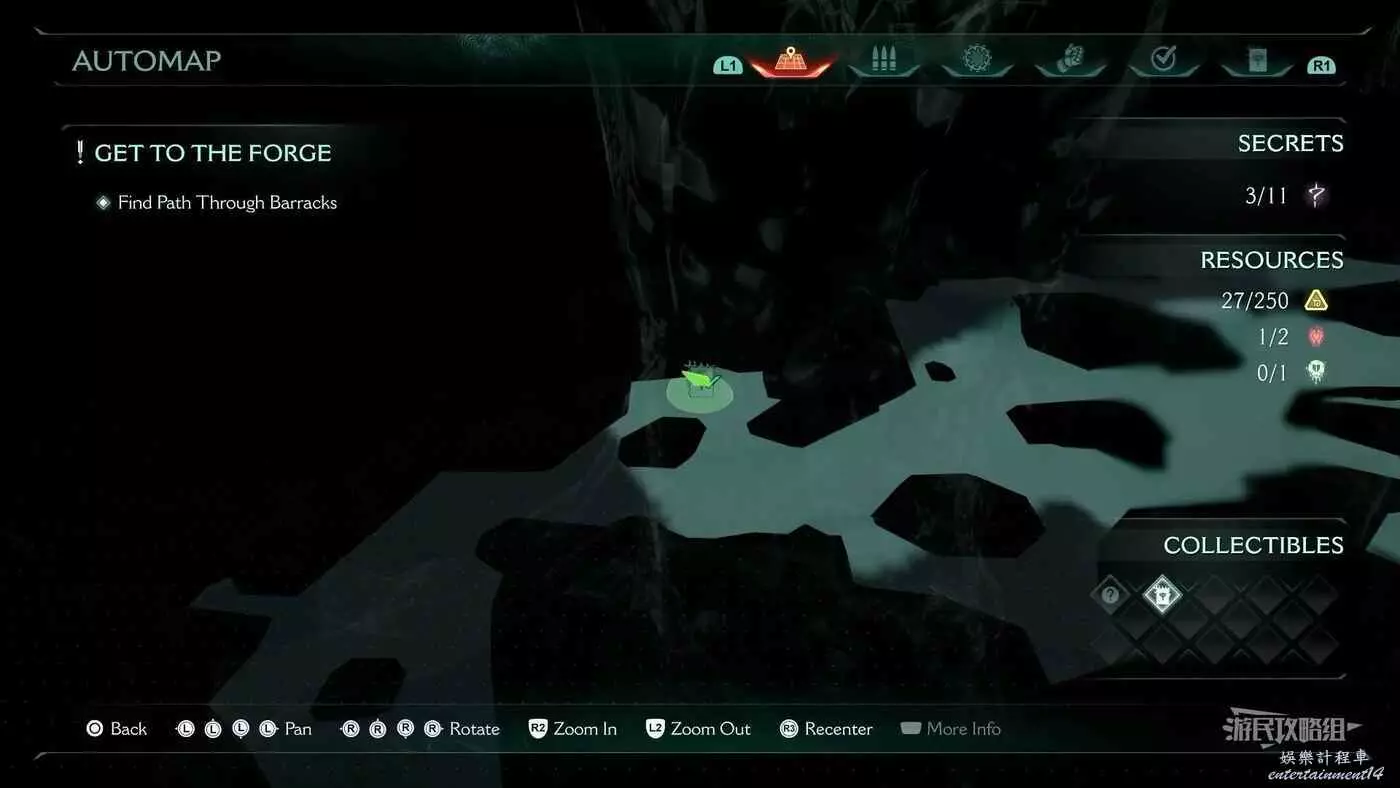The image size is (1400, 788).
Task: Select the unknown question-mark collectible slot
Action: (x=1110, y=595)
